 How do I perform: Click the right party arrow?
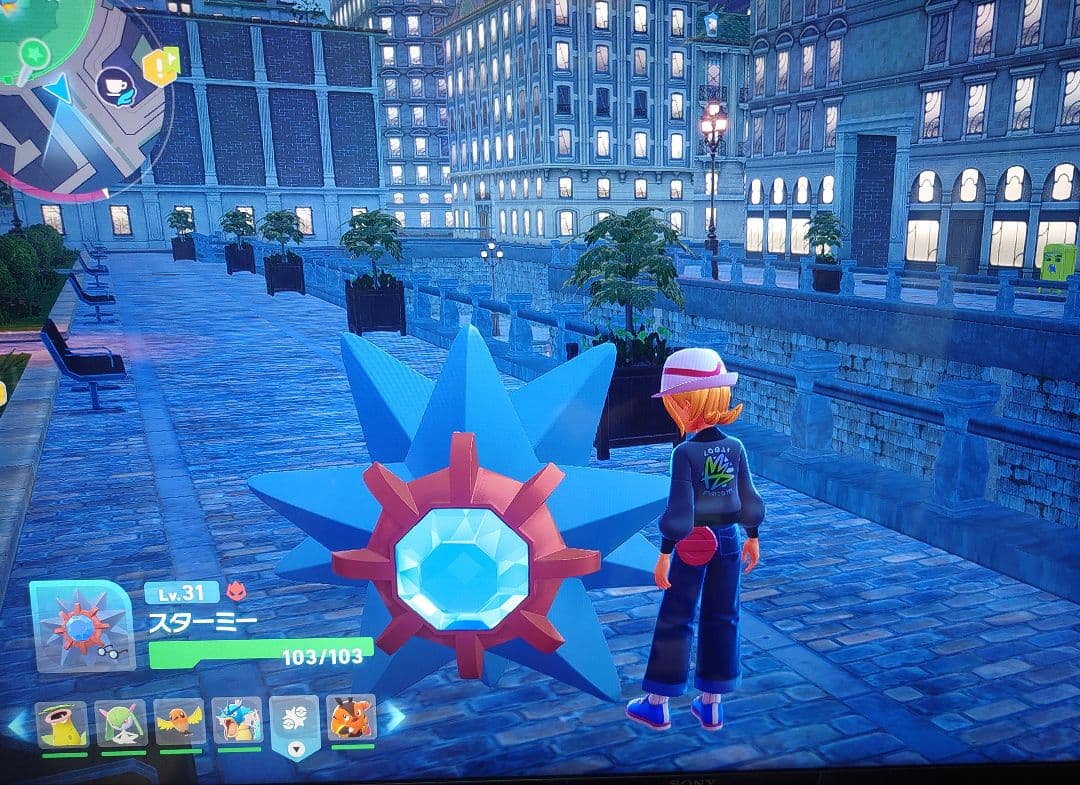click(x=395, y=716)
